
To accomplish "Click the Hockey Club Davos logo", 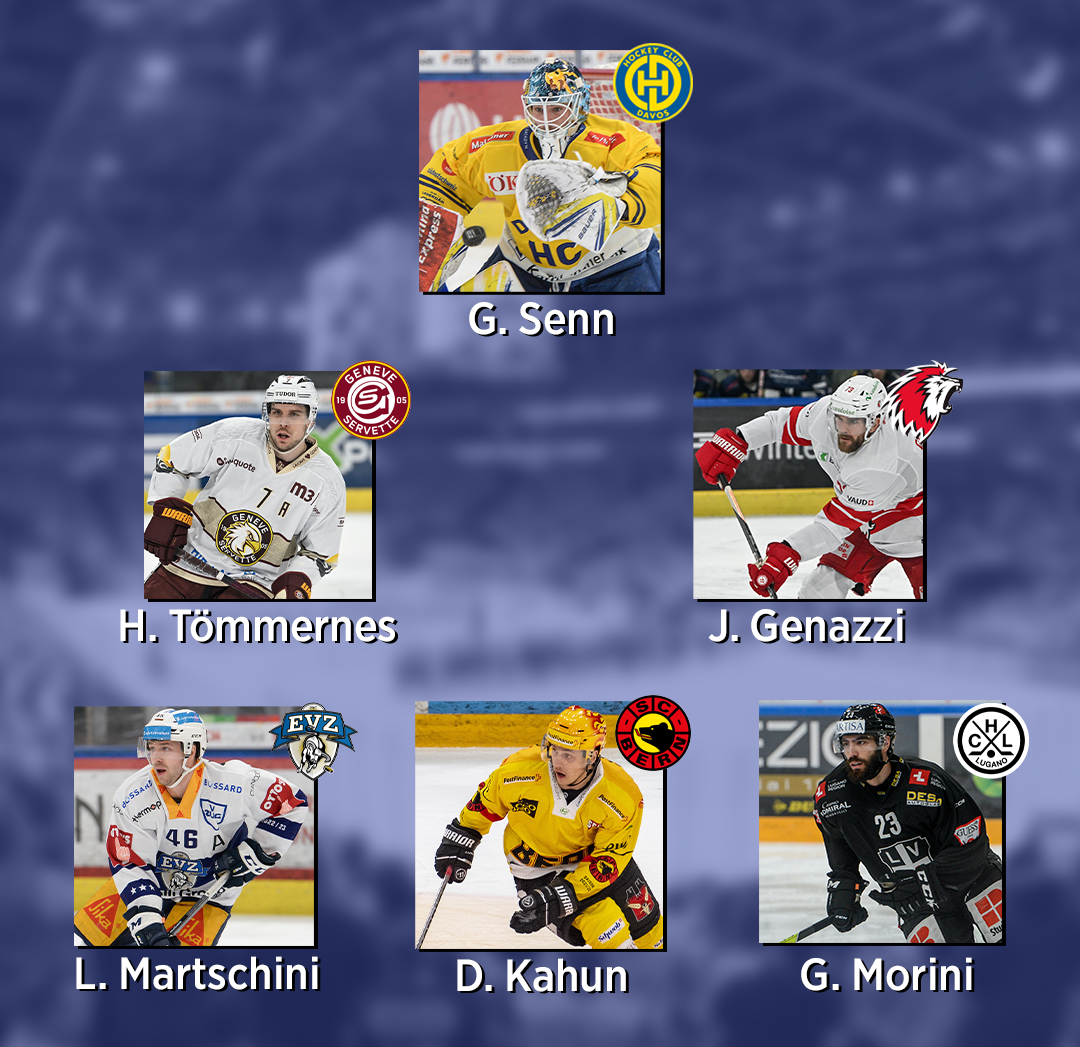I will (653, 83).
